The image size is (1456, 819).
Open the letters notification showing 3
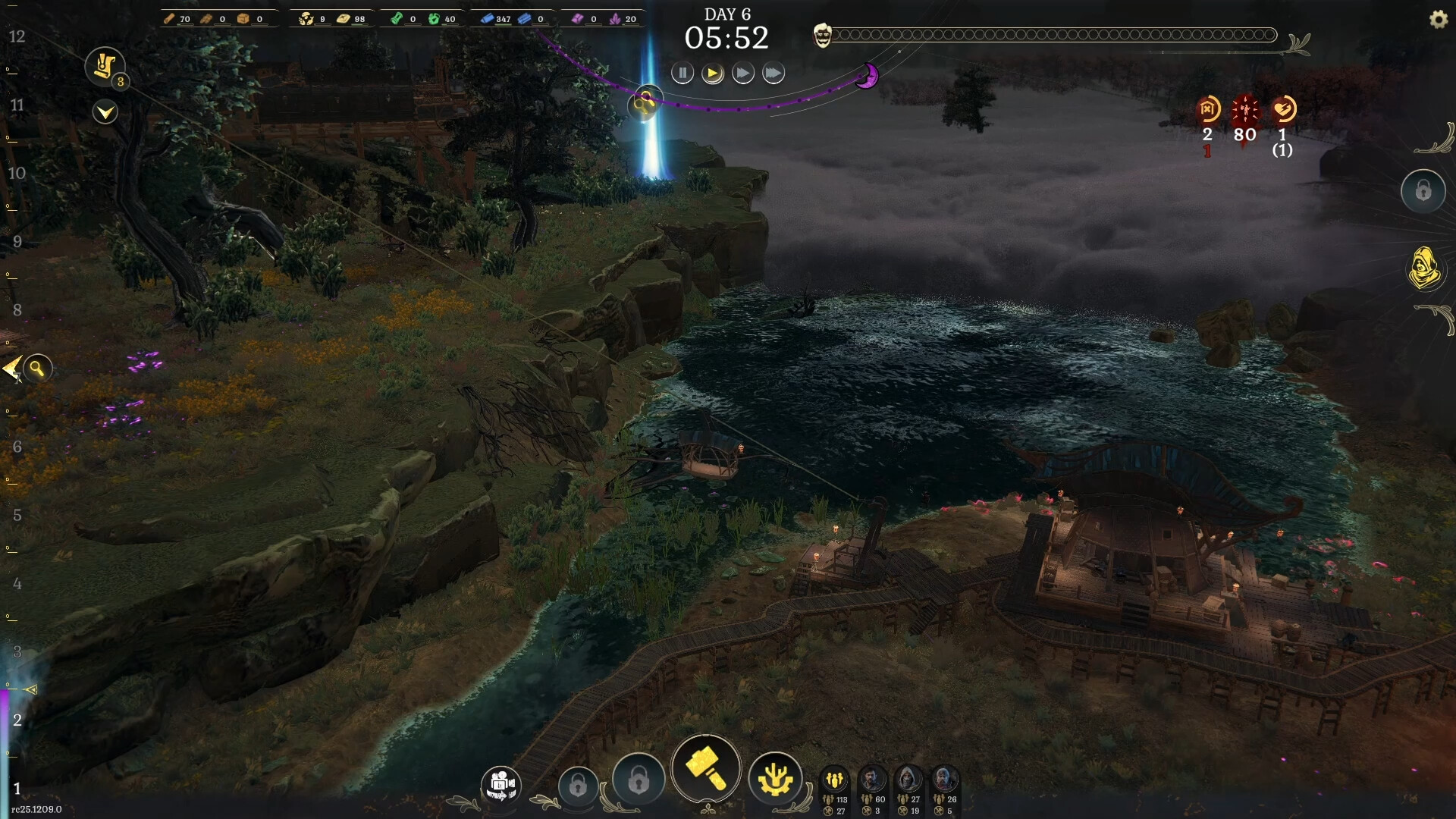[105, 66]
